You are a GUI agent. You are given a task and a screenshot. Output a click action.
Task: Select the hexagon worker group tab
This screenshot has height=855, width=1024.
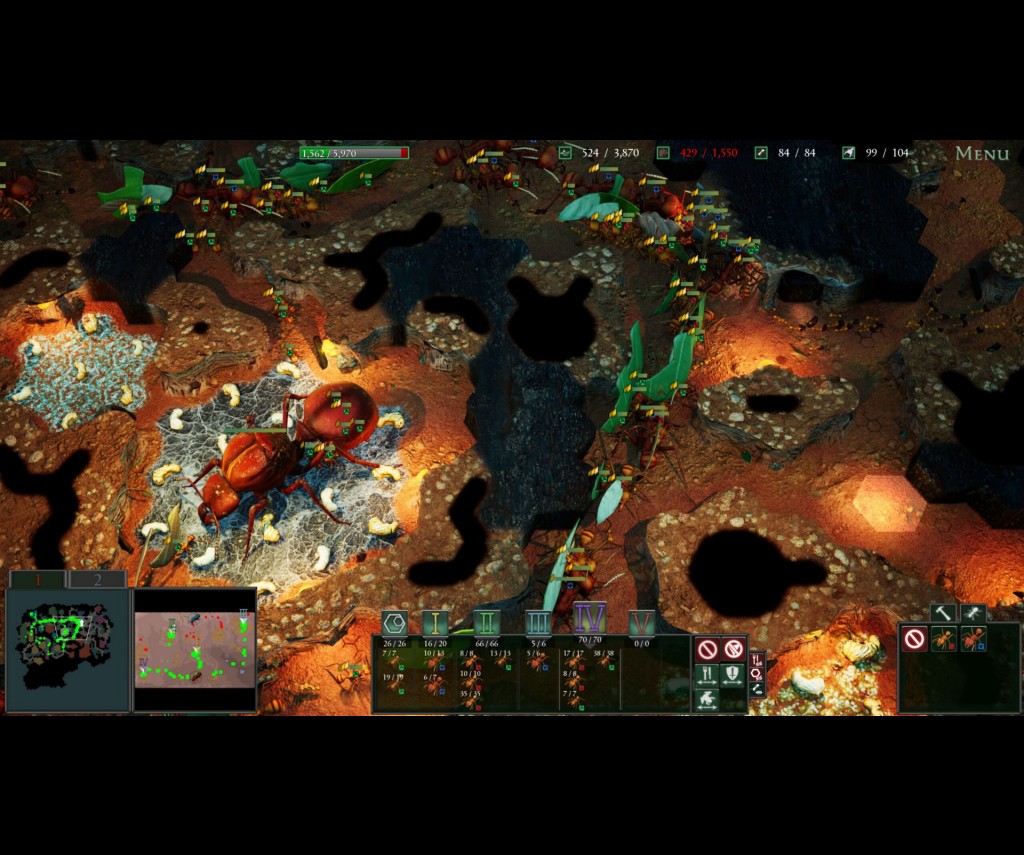(x=394, y=623)
